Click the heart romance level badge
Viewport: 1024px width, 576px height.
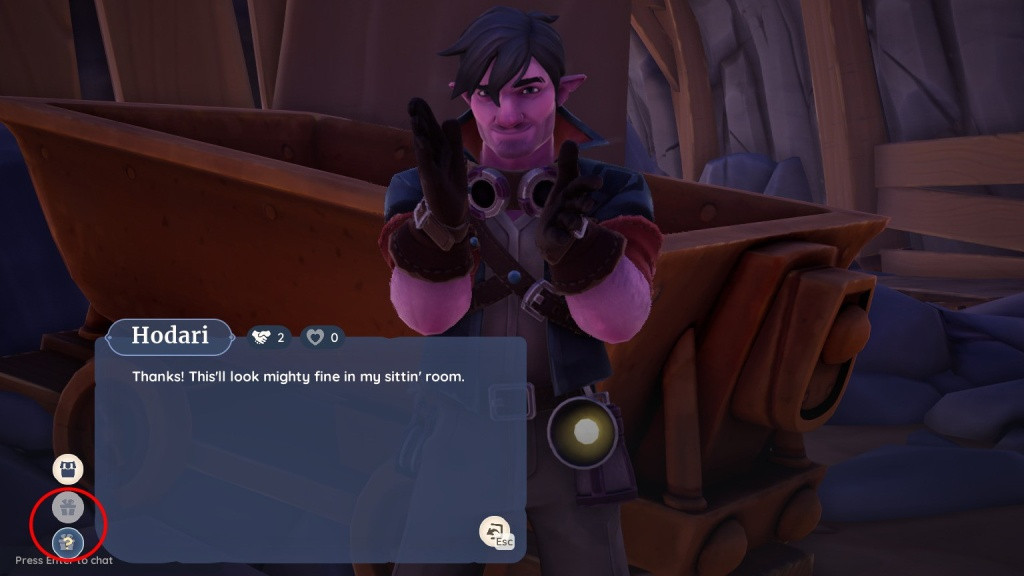322,338
